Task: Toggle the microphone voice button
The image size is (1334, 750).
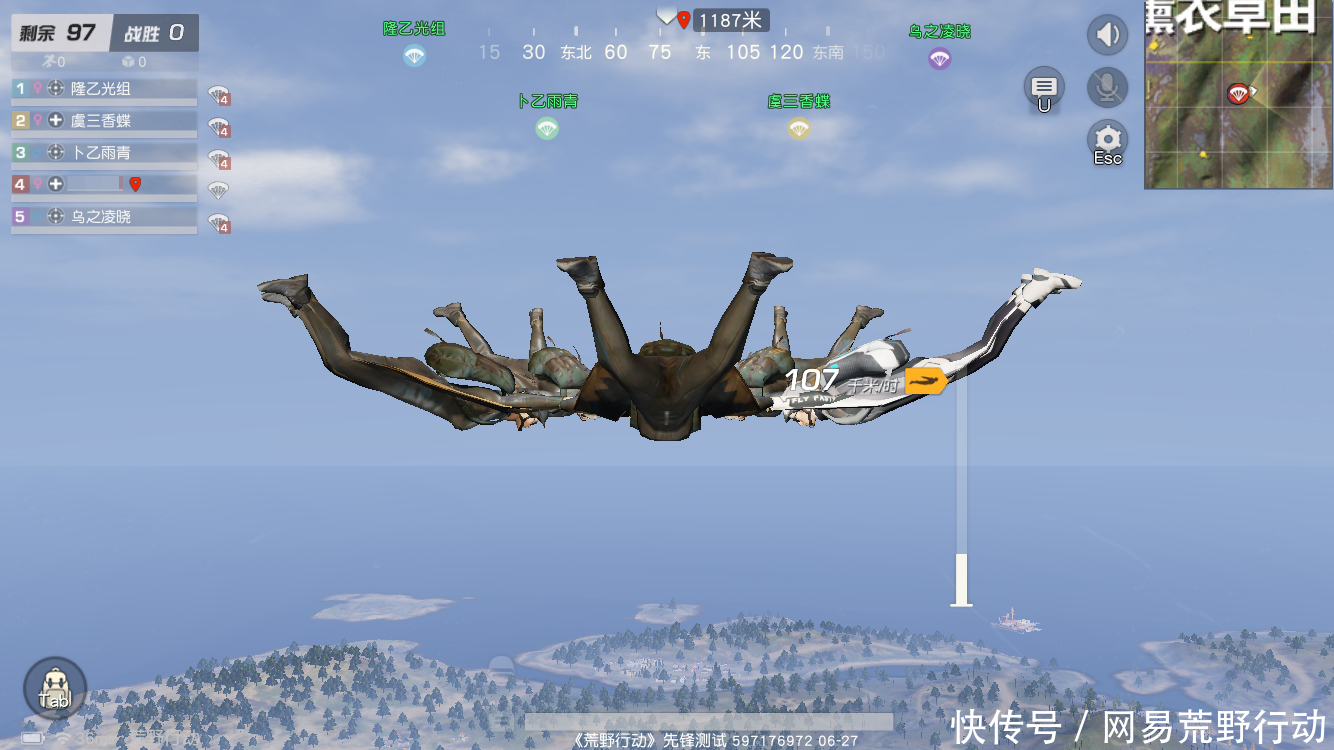Action: [x=1107, y=88]
